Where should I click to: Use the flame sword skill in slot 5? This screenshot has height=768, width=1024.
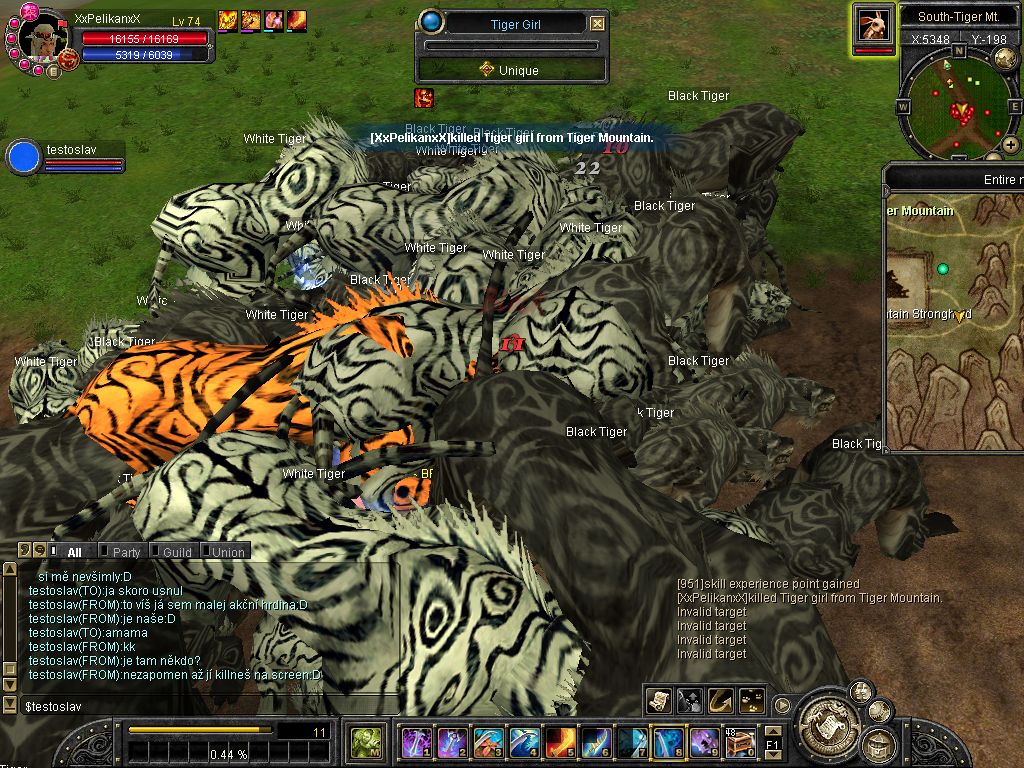pyautogui.click(x=560, y=742)
